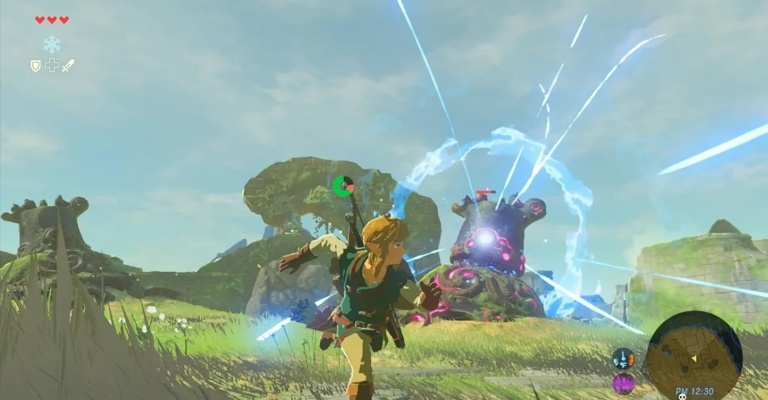The height and width of the screenshot is (400, 768).
Task: Click the cross-shaped quick-select icon
Action: pyautogui.click(x=51, y=65)
